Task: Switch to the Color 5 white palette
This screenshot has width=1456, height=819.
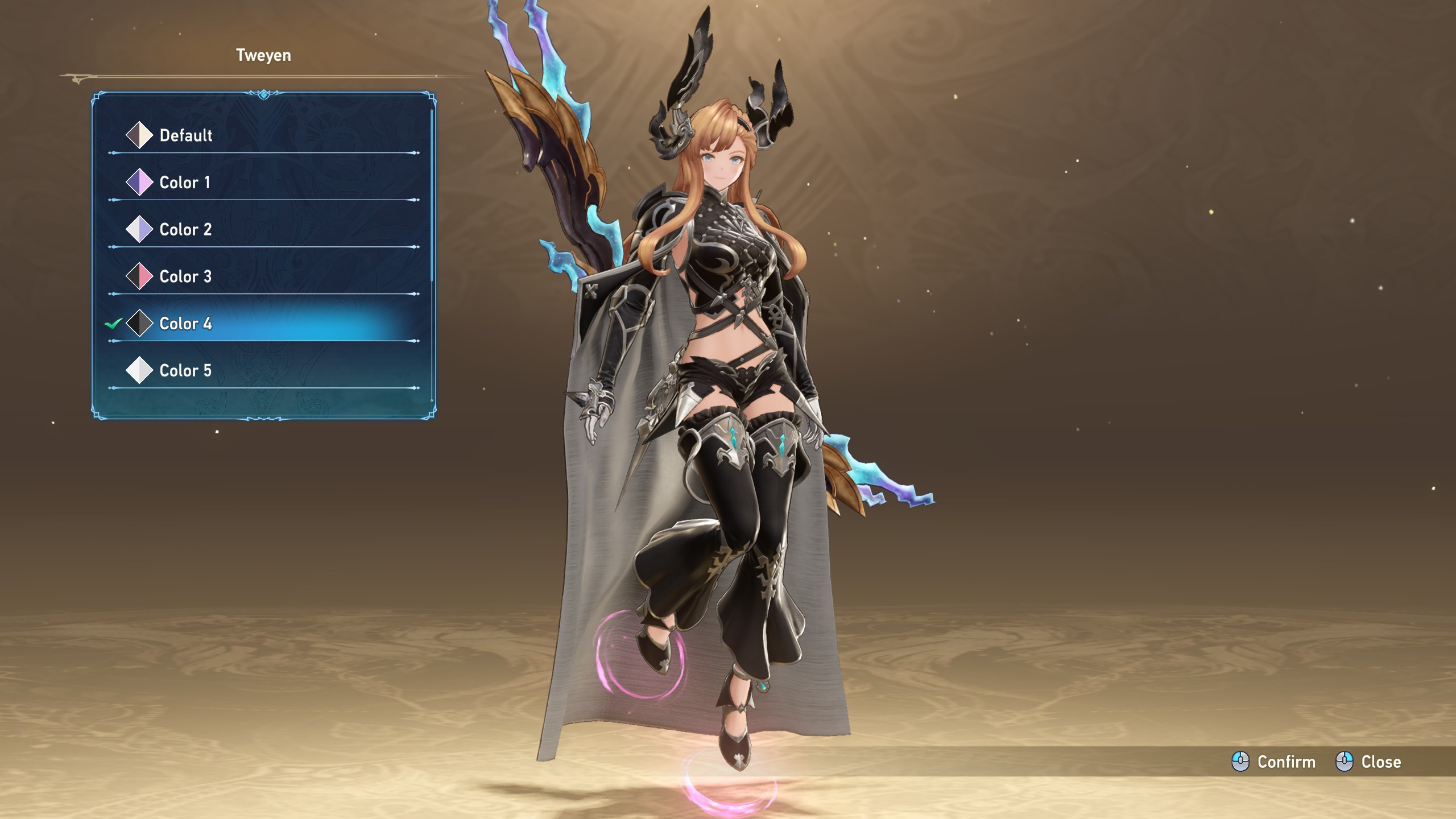Action: tap(185, 371)
